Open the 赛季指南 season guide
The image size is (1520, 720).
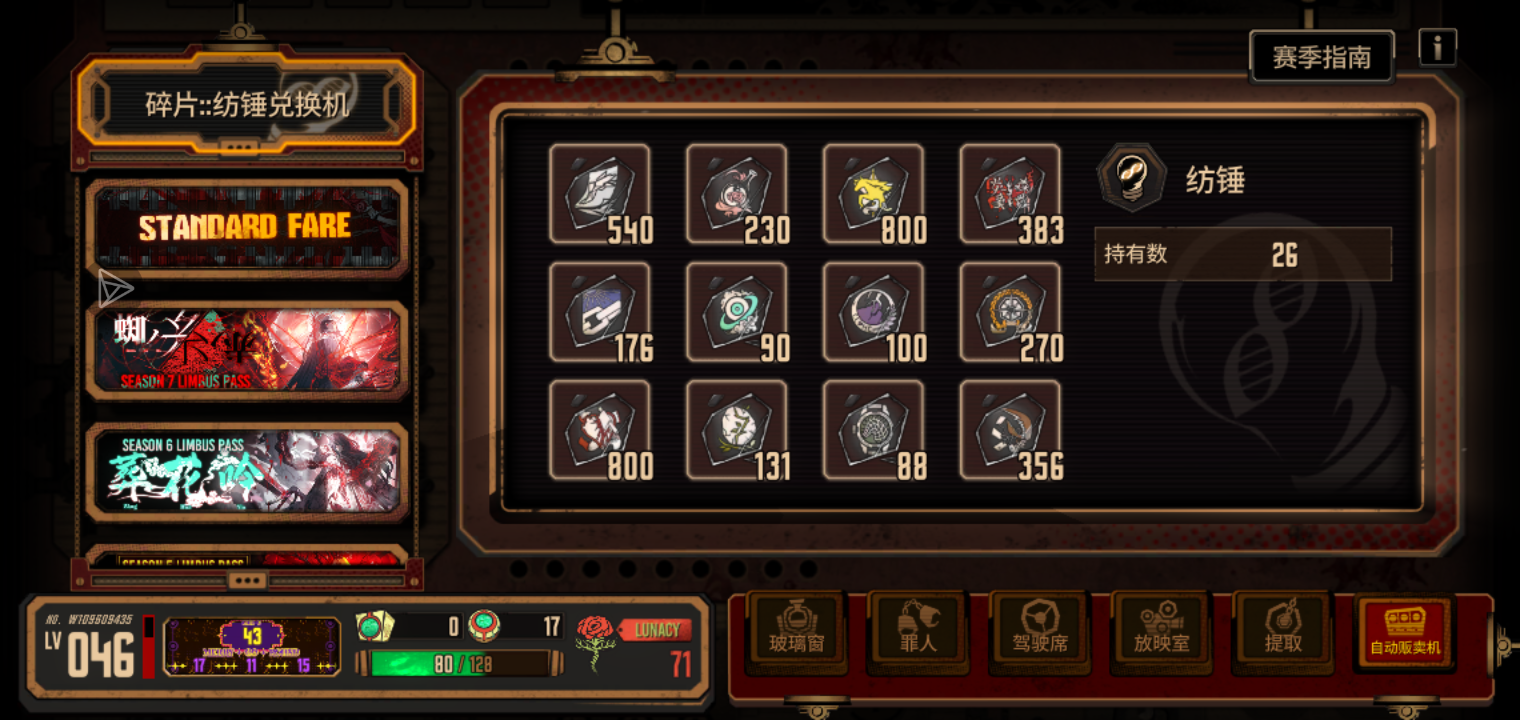[1321, 57]
